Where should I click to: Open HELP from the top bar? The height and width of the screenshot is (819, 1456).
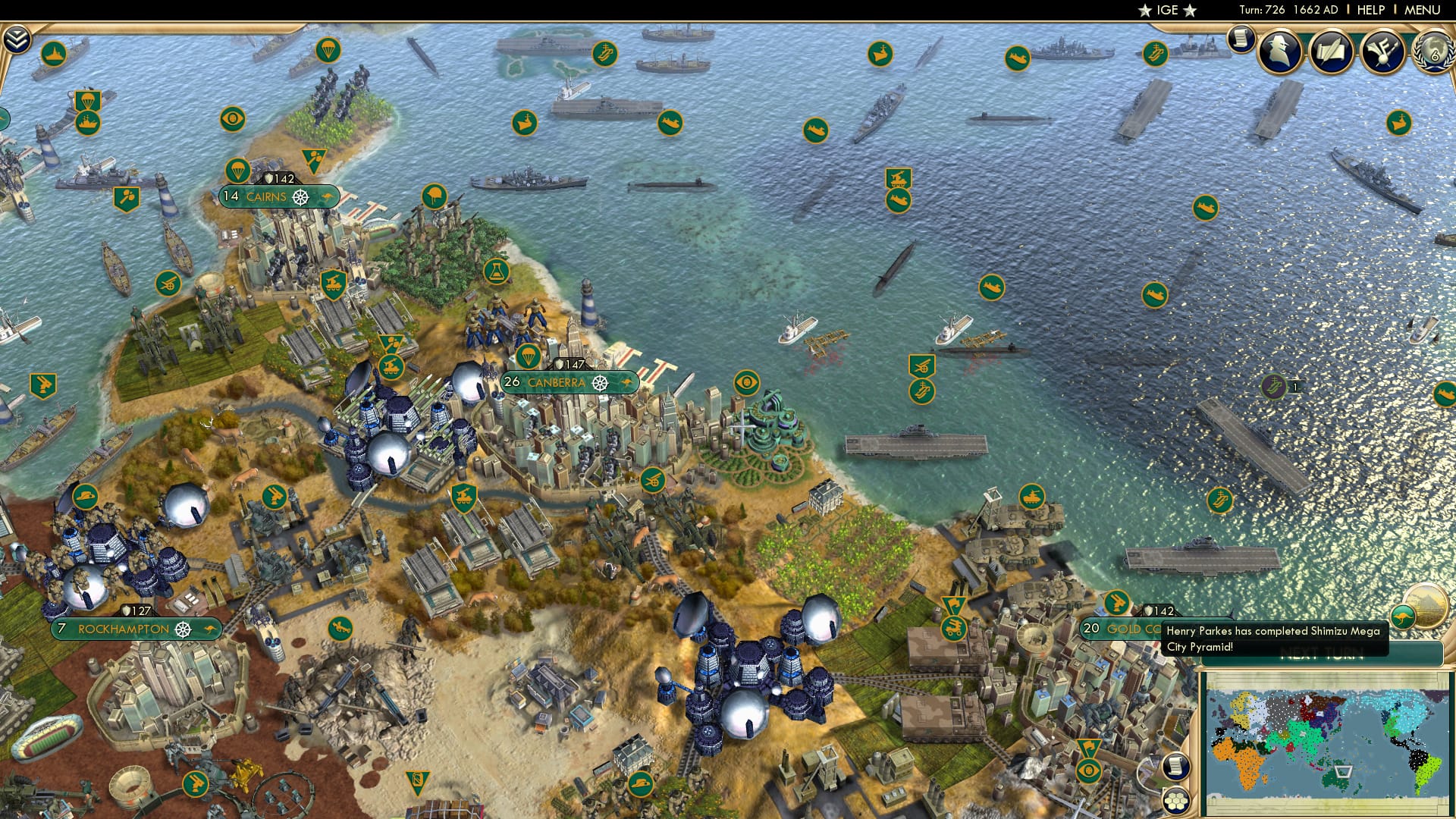click(x=1370, y=10)
